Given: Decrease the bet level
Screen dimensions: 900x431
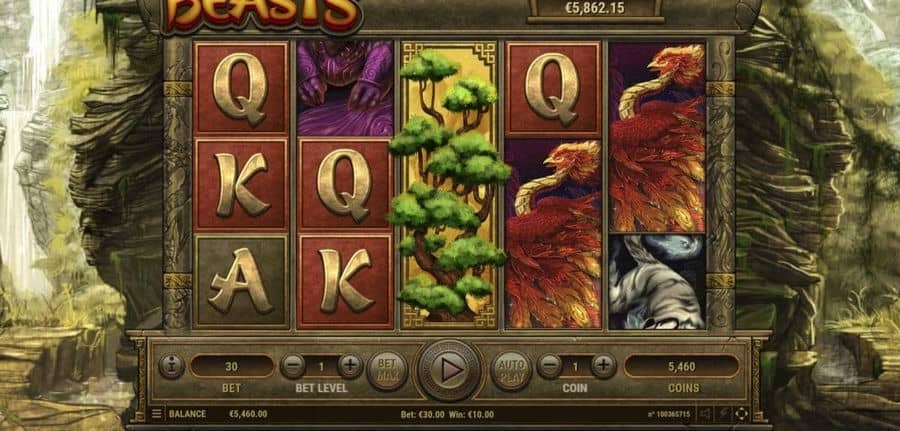Looking at the screenshot, I should pos(293,366).
